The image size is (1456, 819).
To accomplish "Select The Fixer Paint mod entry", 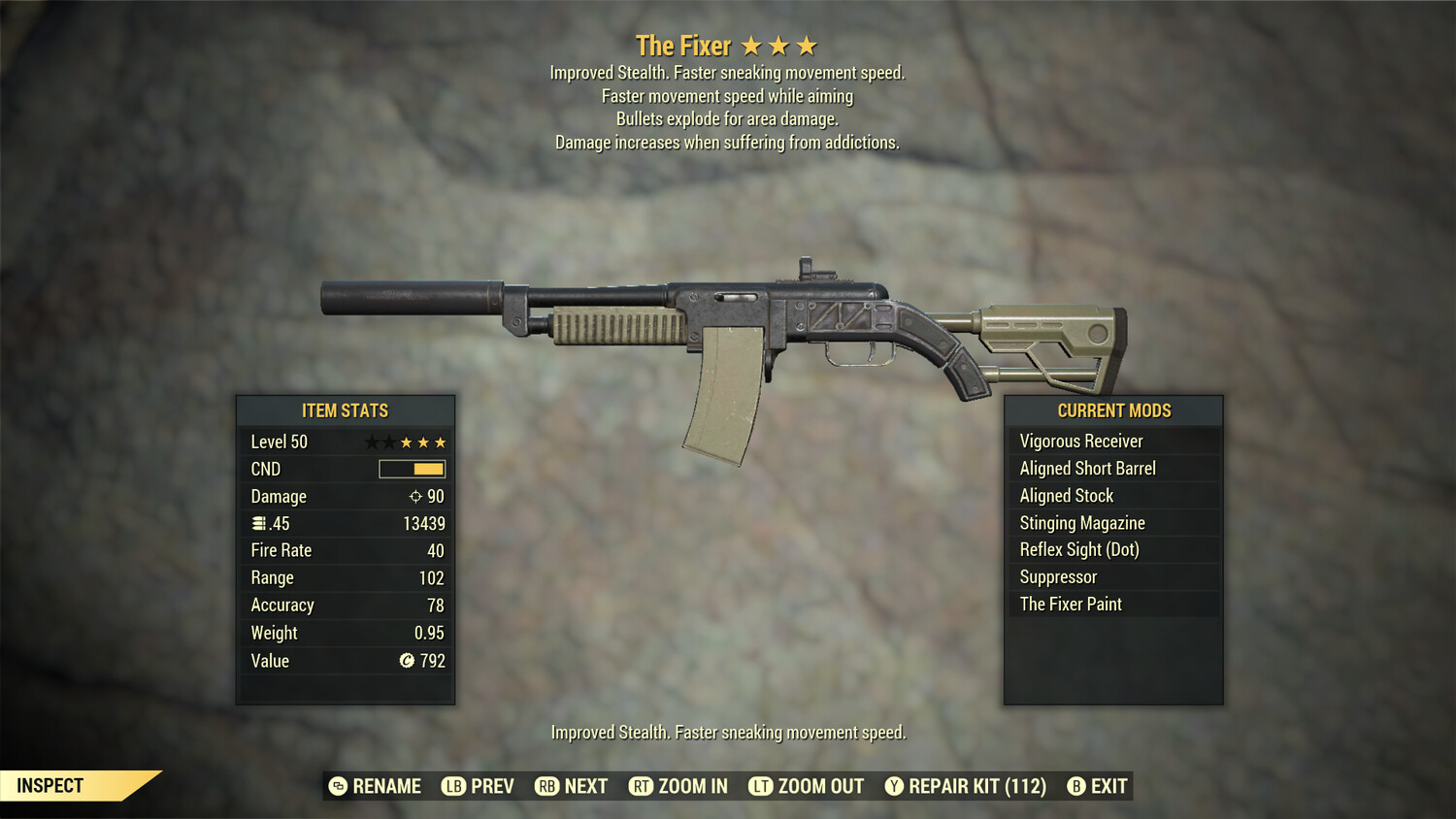I will (x=1071, y=604).
